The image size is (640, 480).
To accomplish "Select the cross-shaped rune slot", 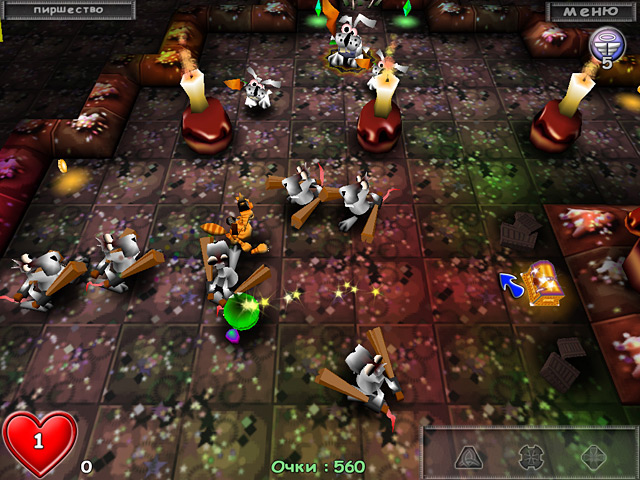I will (531, 456).
